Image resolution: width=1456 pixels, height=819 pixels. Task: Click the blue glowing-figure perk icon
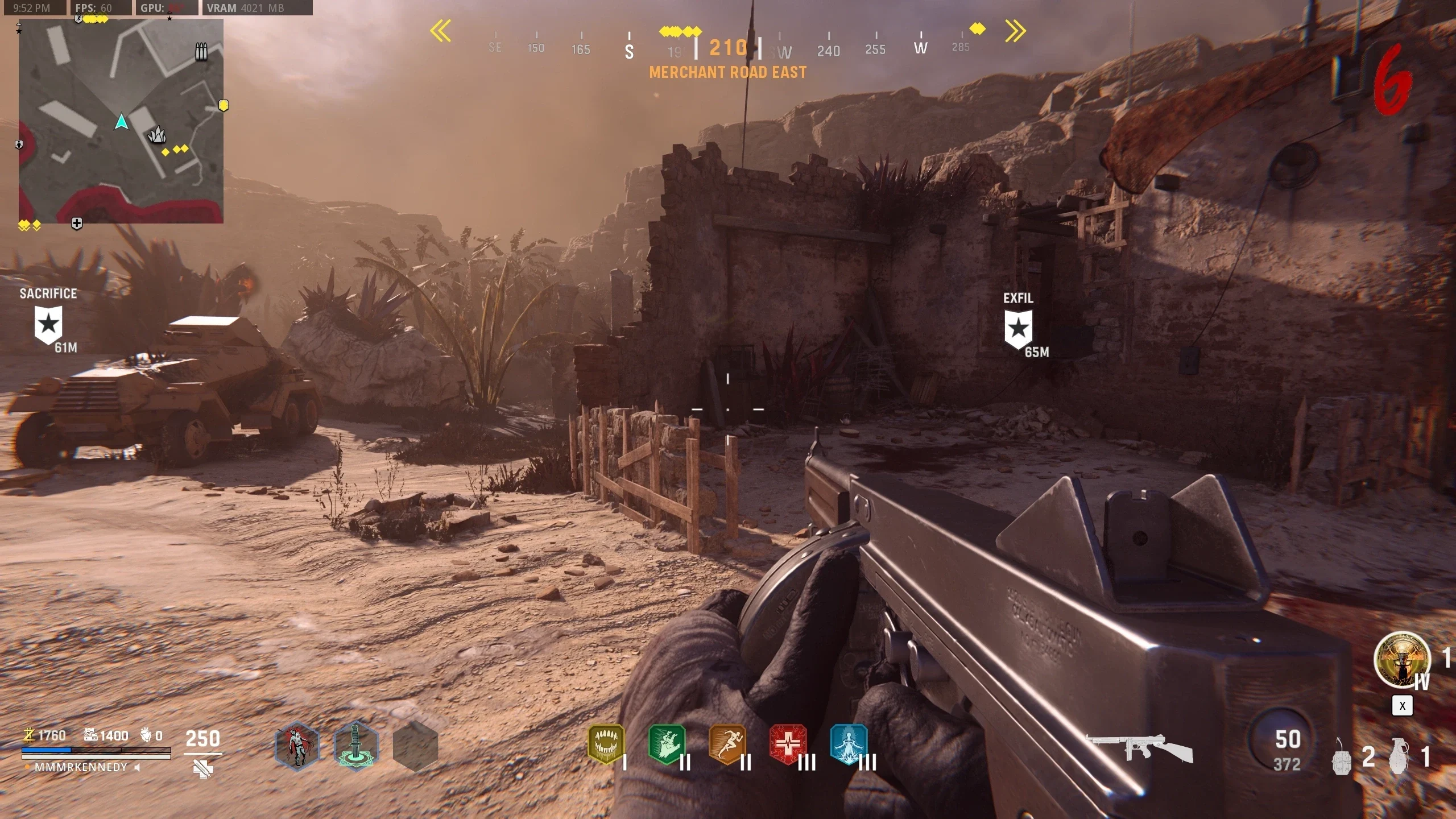[x=849, y=743]
